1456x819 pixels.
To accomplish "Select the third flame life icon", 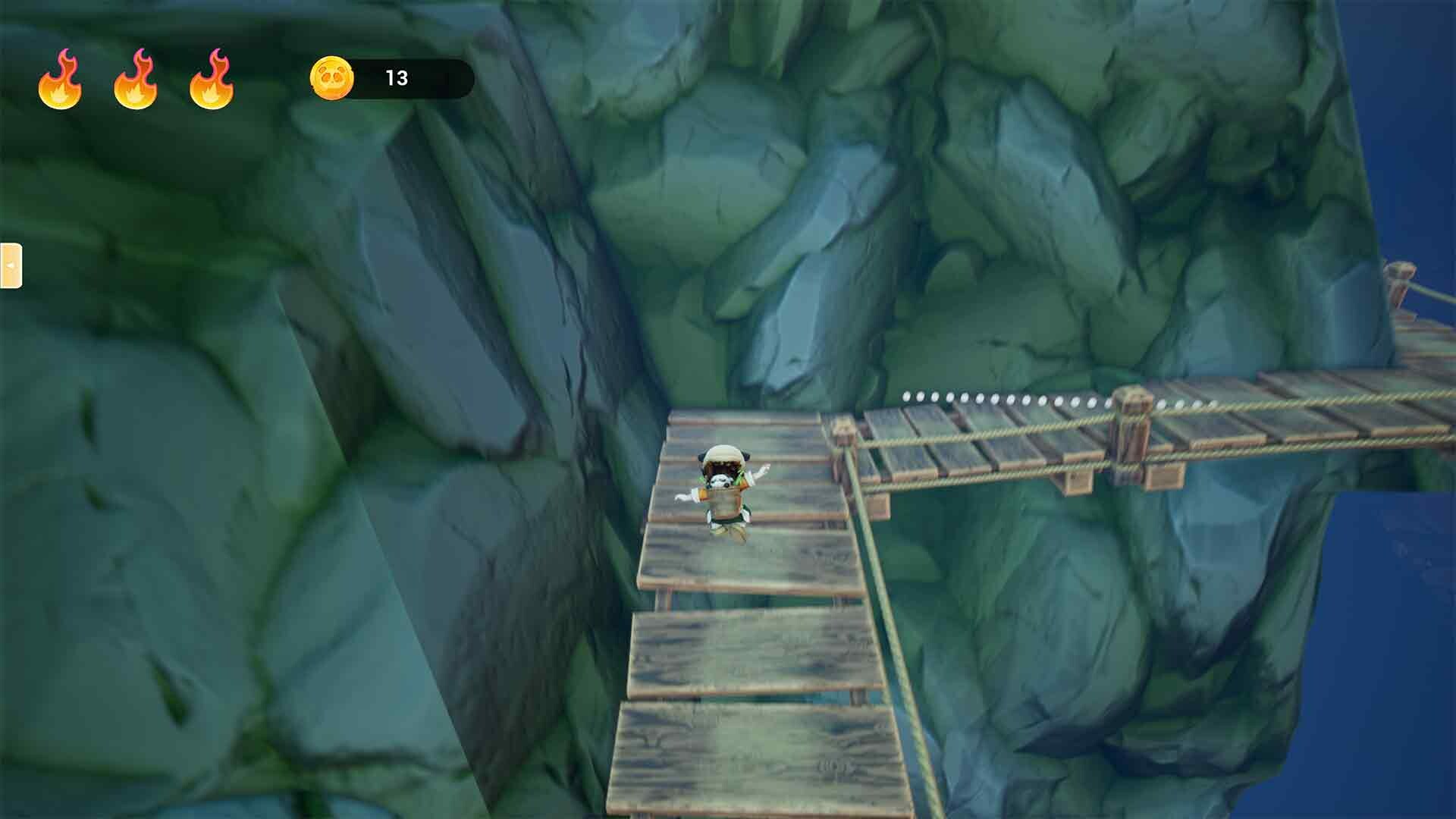I will tap(213, 79).
